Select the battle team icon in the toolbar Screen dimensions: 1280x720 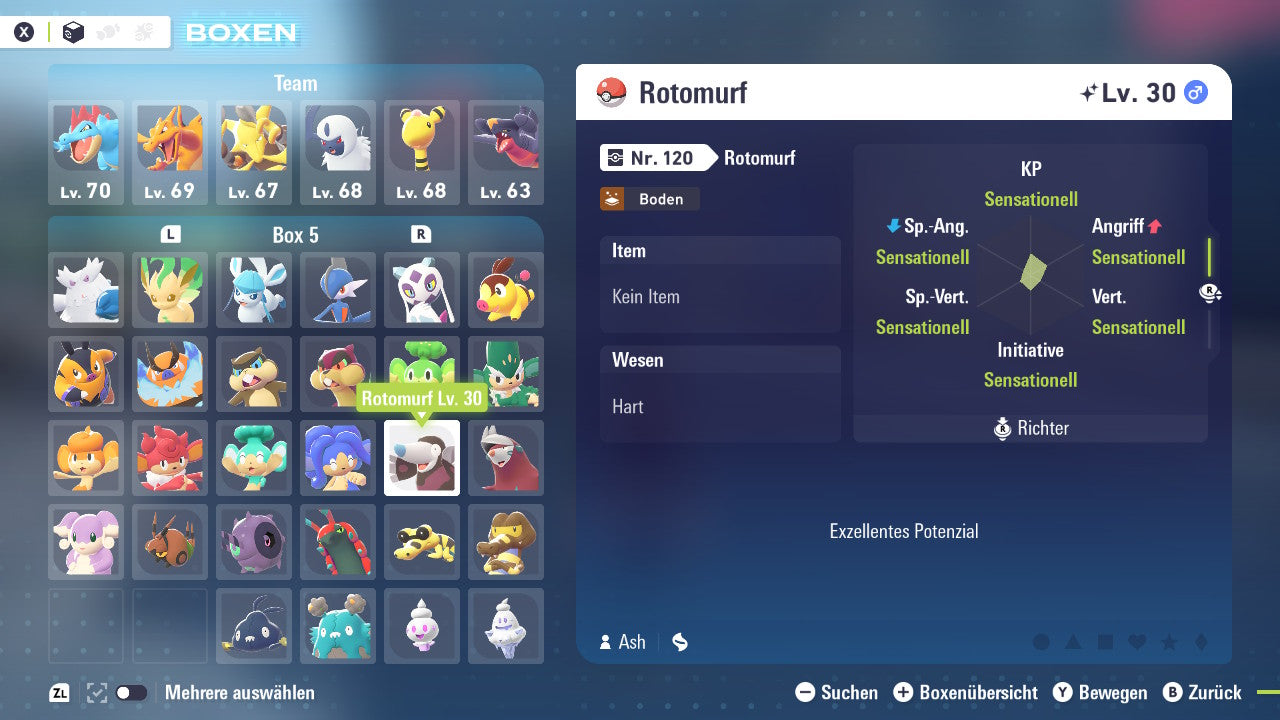point(141,31)
